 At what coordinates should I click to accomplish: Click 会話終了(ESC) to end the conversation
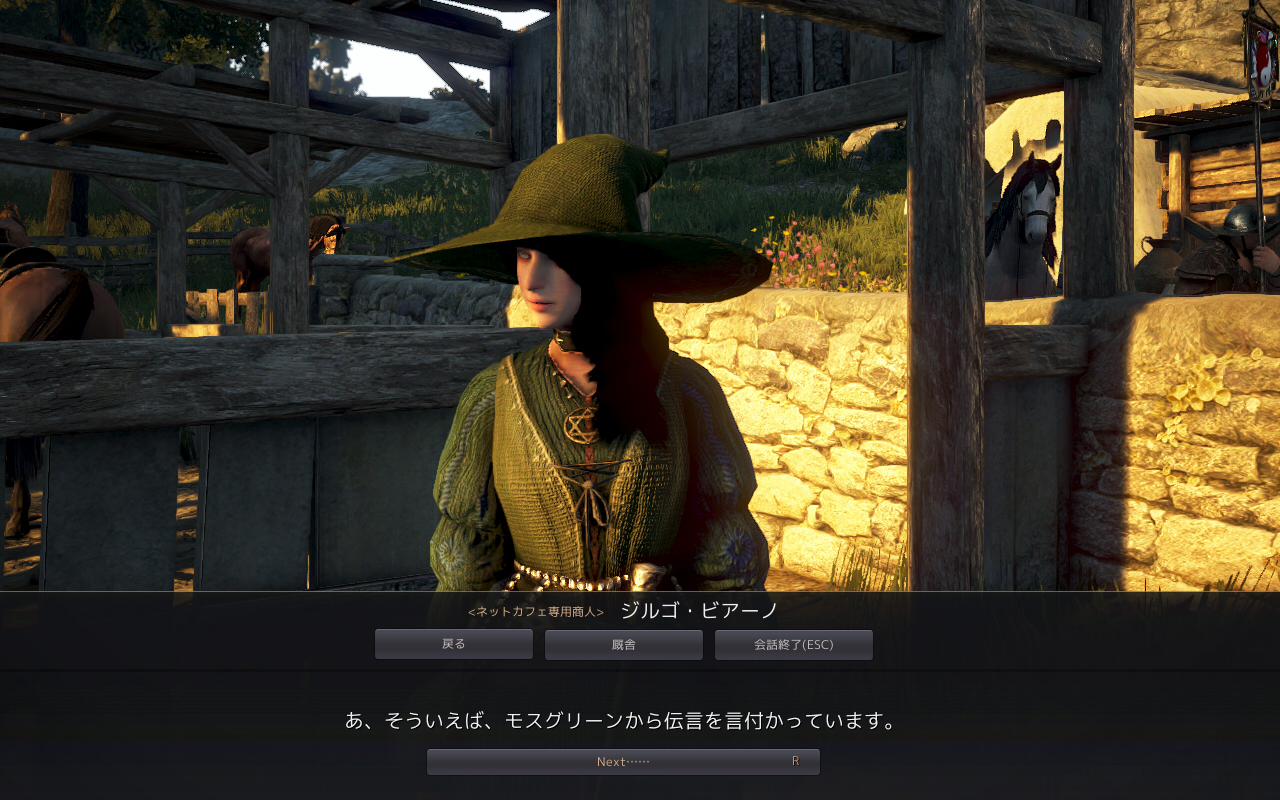[793, 644]
